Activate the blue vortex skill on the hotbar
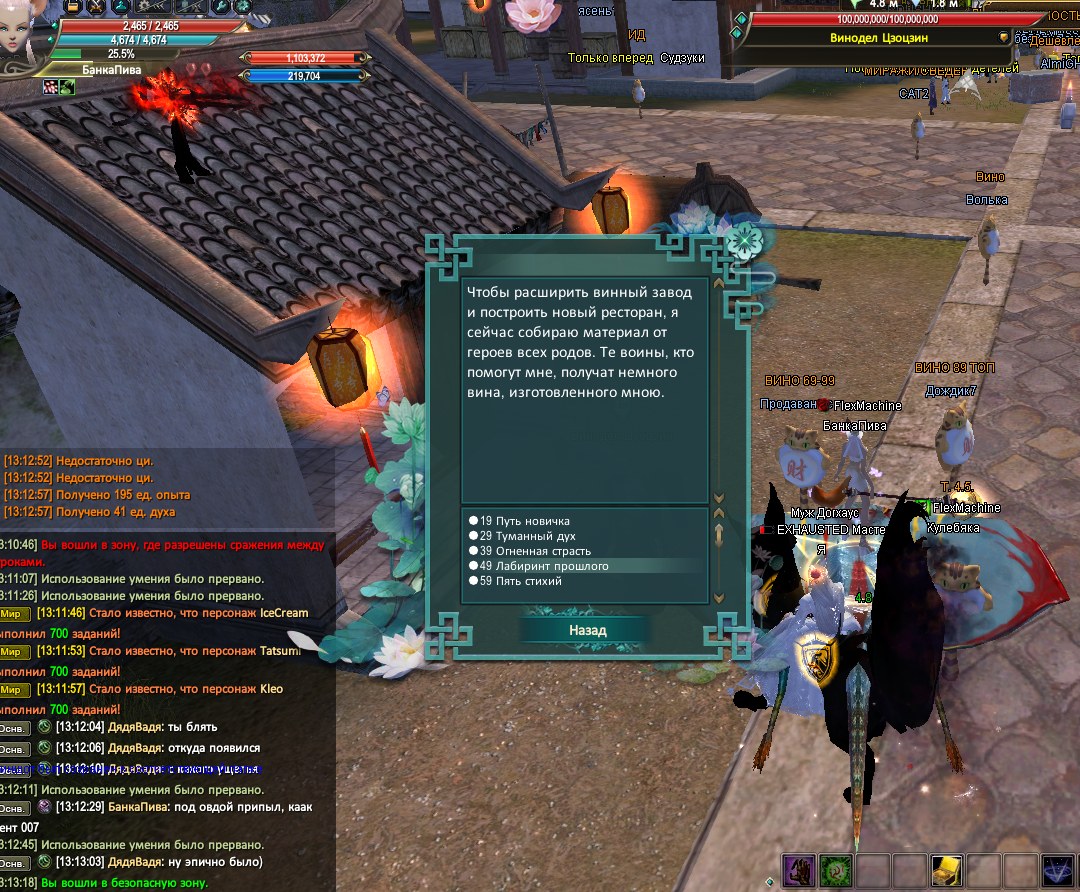The height and width of the screenshot is (892, 1080). tap(1058, 871)
